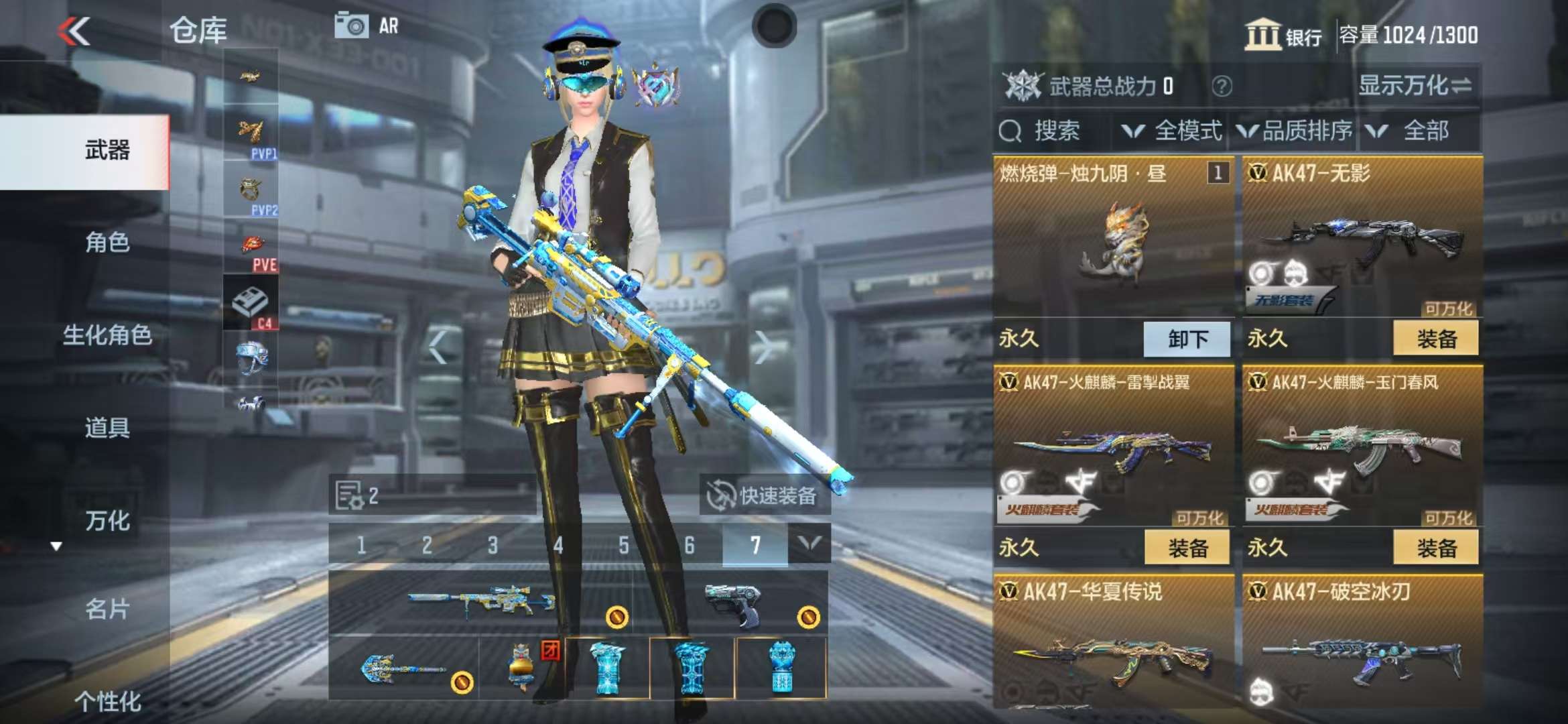This screenshot has width=1568, height=724.
Task: Equip the AK47-火麒麟-玉门春风
Action: [1435, 548]
